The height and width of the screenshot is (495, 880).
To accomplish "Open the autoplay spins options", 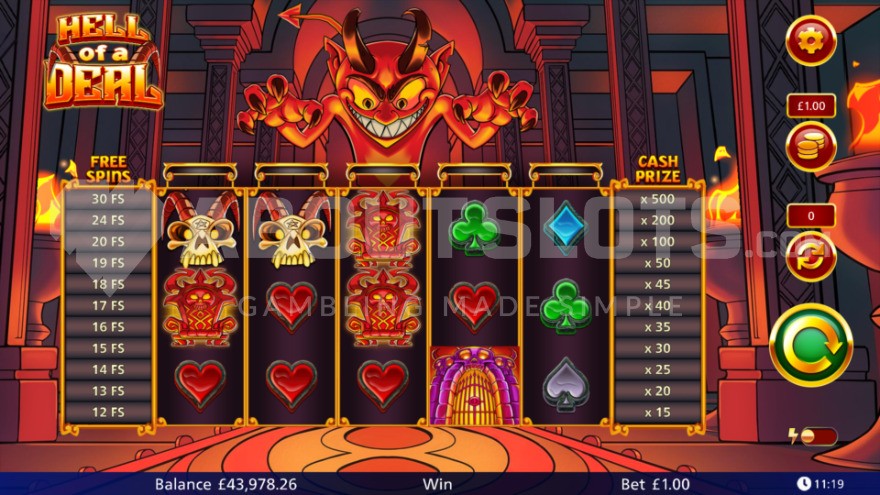I will pyautogui.click(x=811, y=256).
